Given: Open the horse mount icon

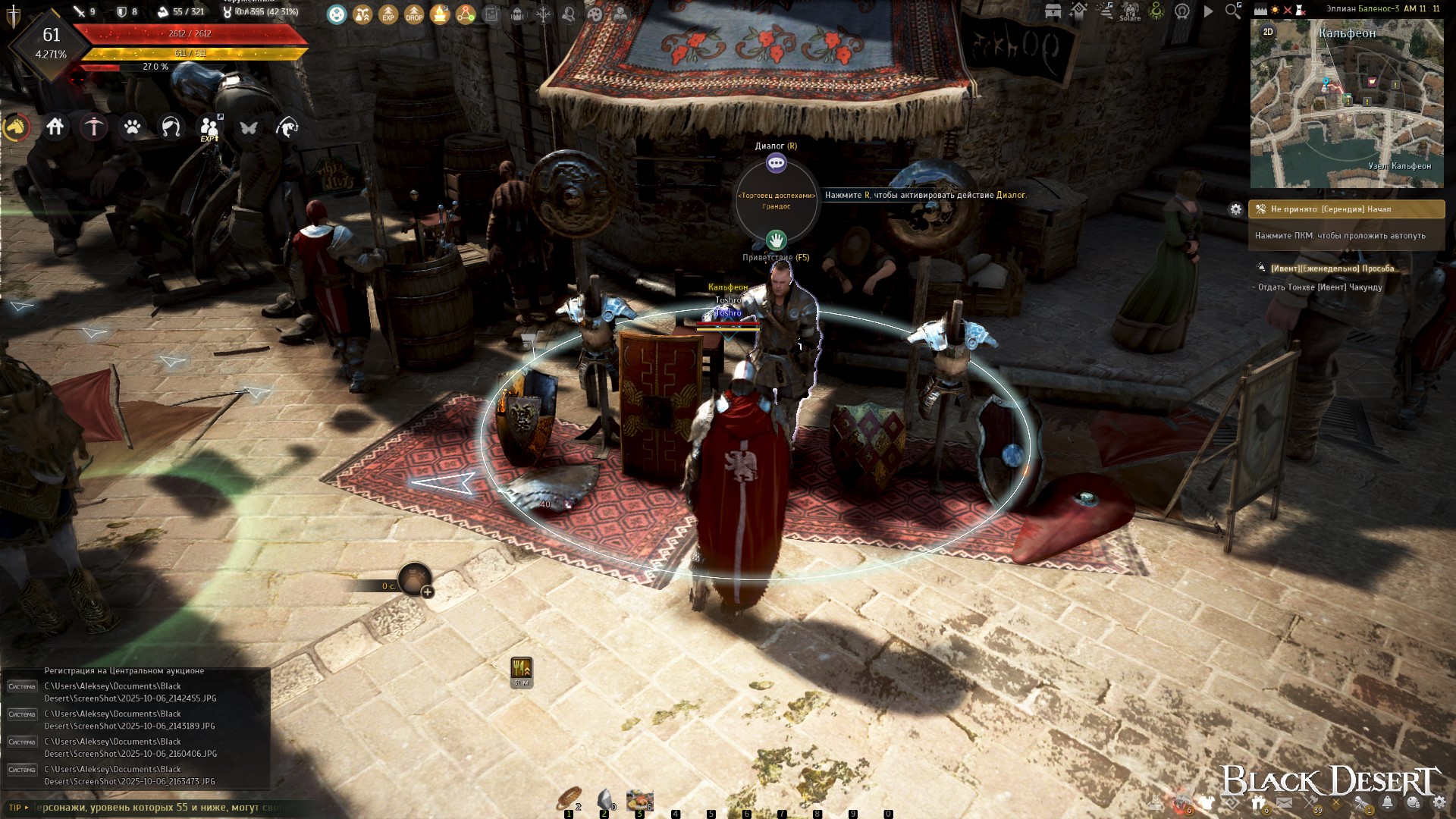Looking at the screenshot, I should [16, 127].
